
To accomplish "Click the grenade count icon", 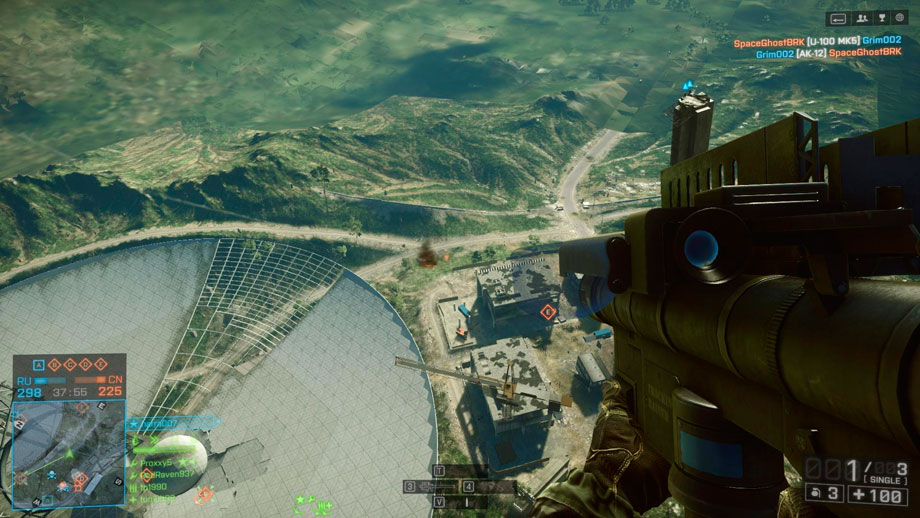I will coord(817,494).
